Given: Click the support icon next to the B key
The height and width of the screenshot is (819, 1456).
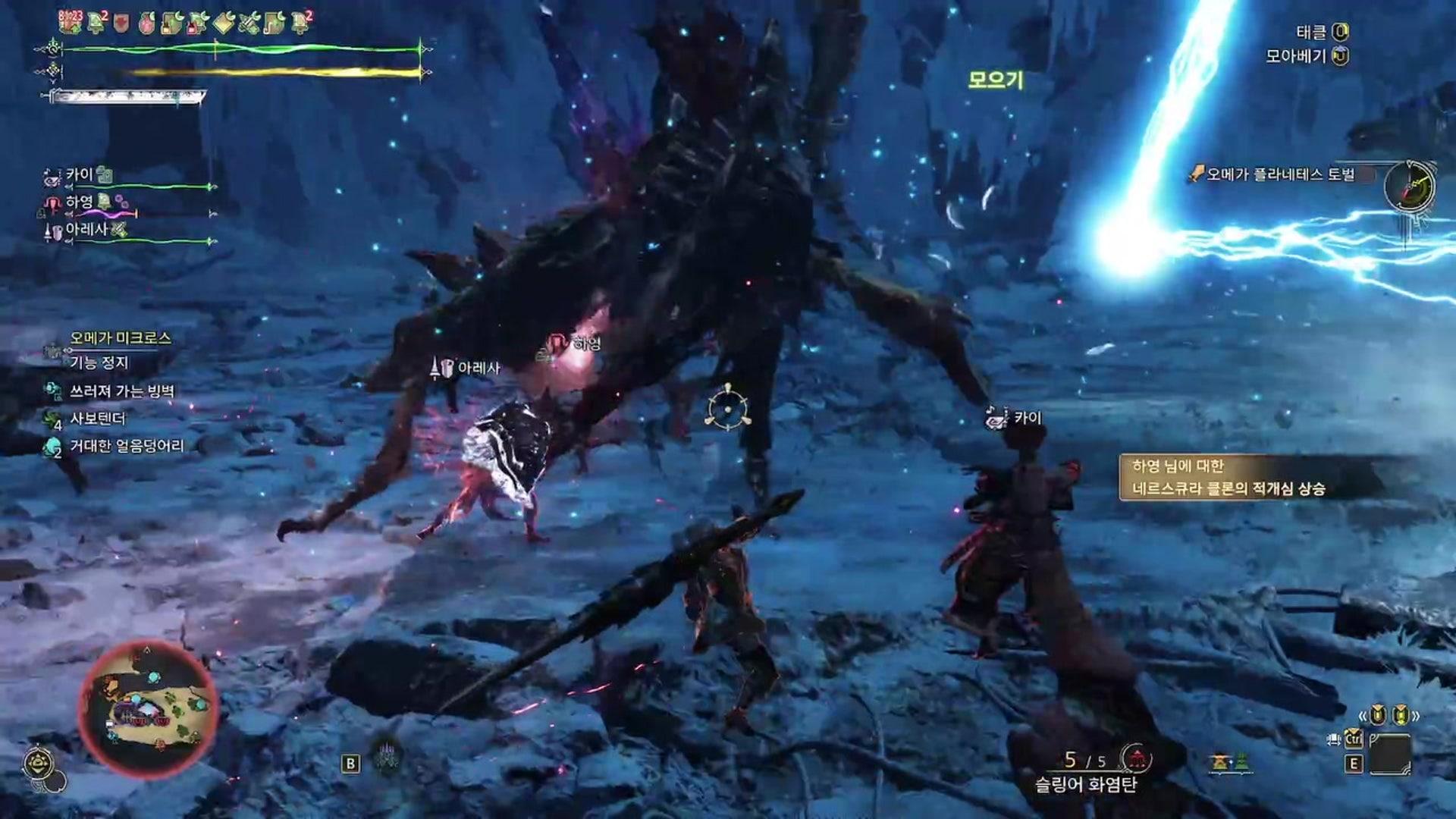Looking at the screenshot, I should tap(389, 758).
